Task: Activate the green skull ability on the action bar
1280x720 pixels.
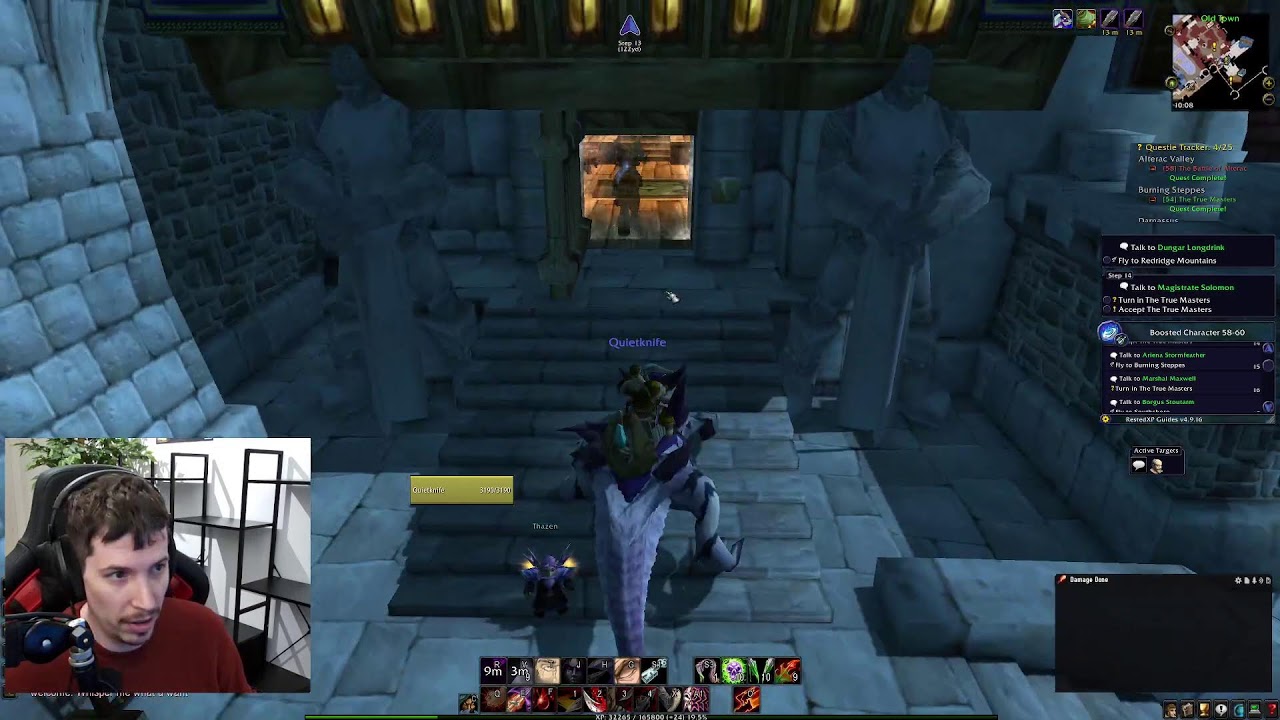Action: click(x=733, y=670)
